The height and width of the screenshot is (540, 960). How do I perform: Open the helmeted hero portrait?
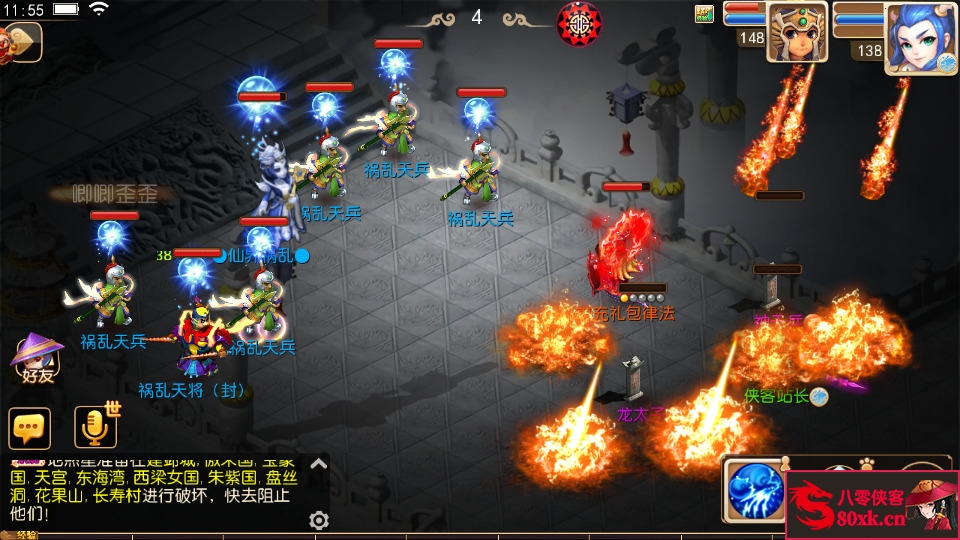[797, 32]
